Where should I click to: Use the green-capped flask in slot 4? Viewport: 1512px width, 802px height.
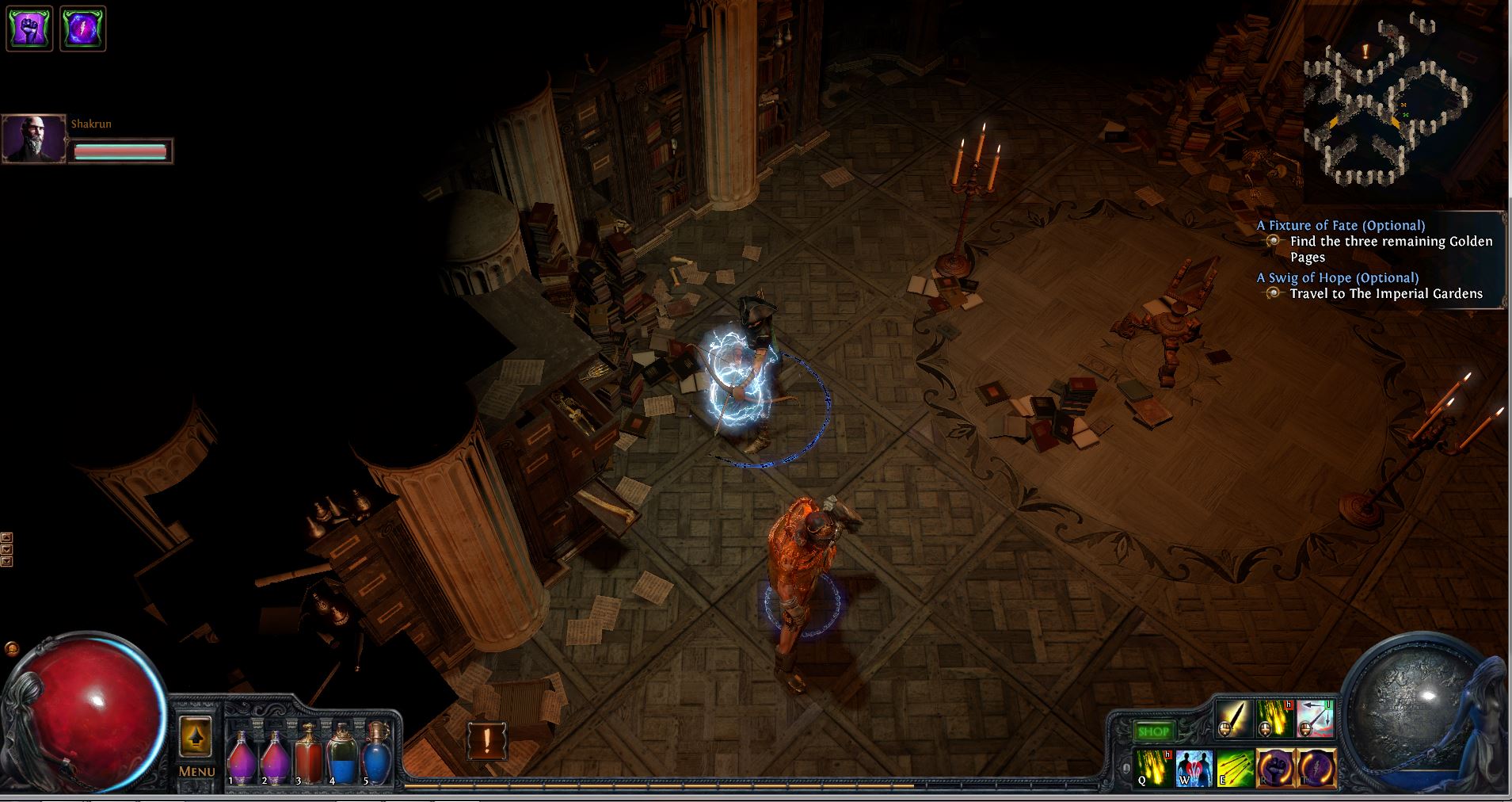342,758
